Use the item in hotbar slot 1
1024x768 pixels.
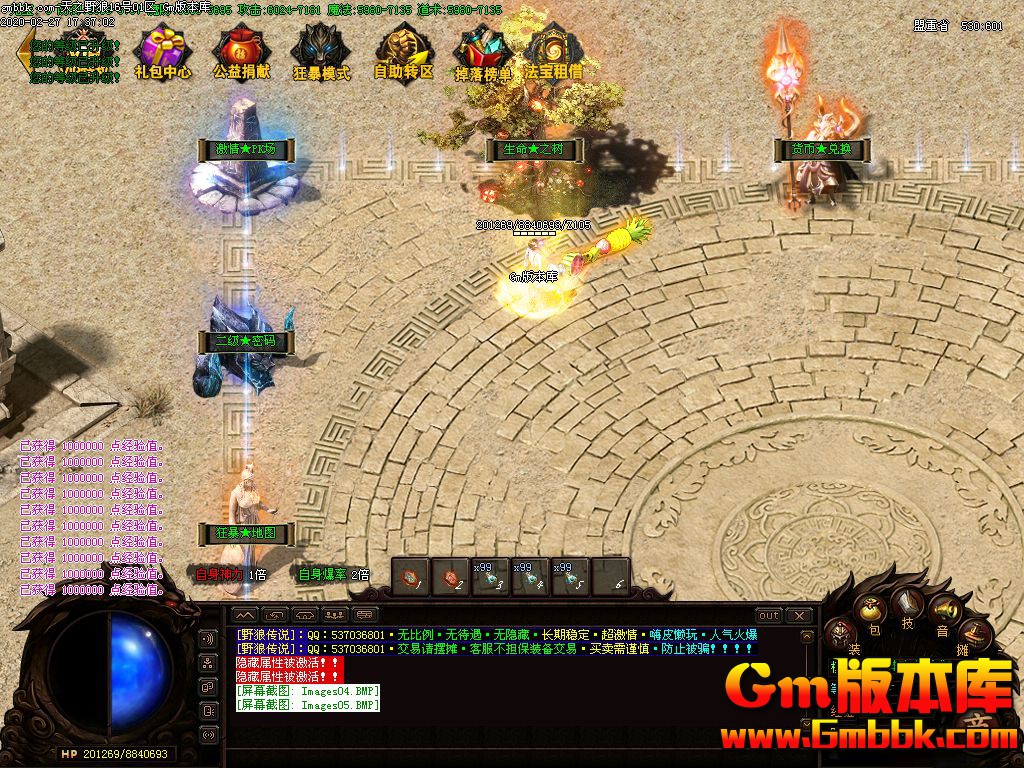pos(410,577)
